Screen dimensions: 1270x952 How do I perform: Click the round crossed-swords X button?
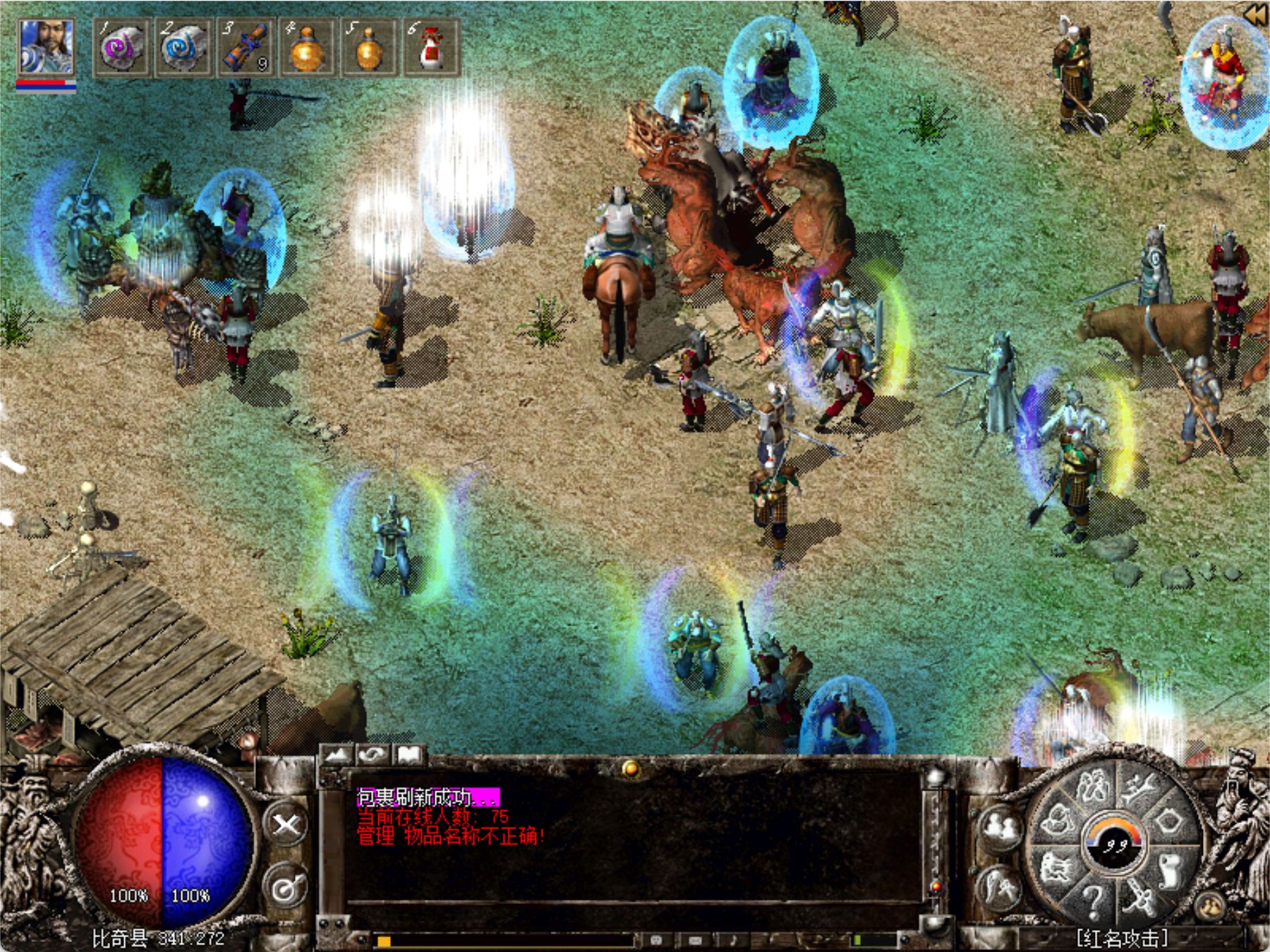tap(286, 824)
